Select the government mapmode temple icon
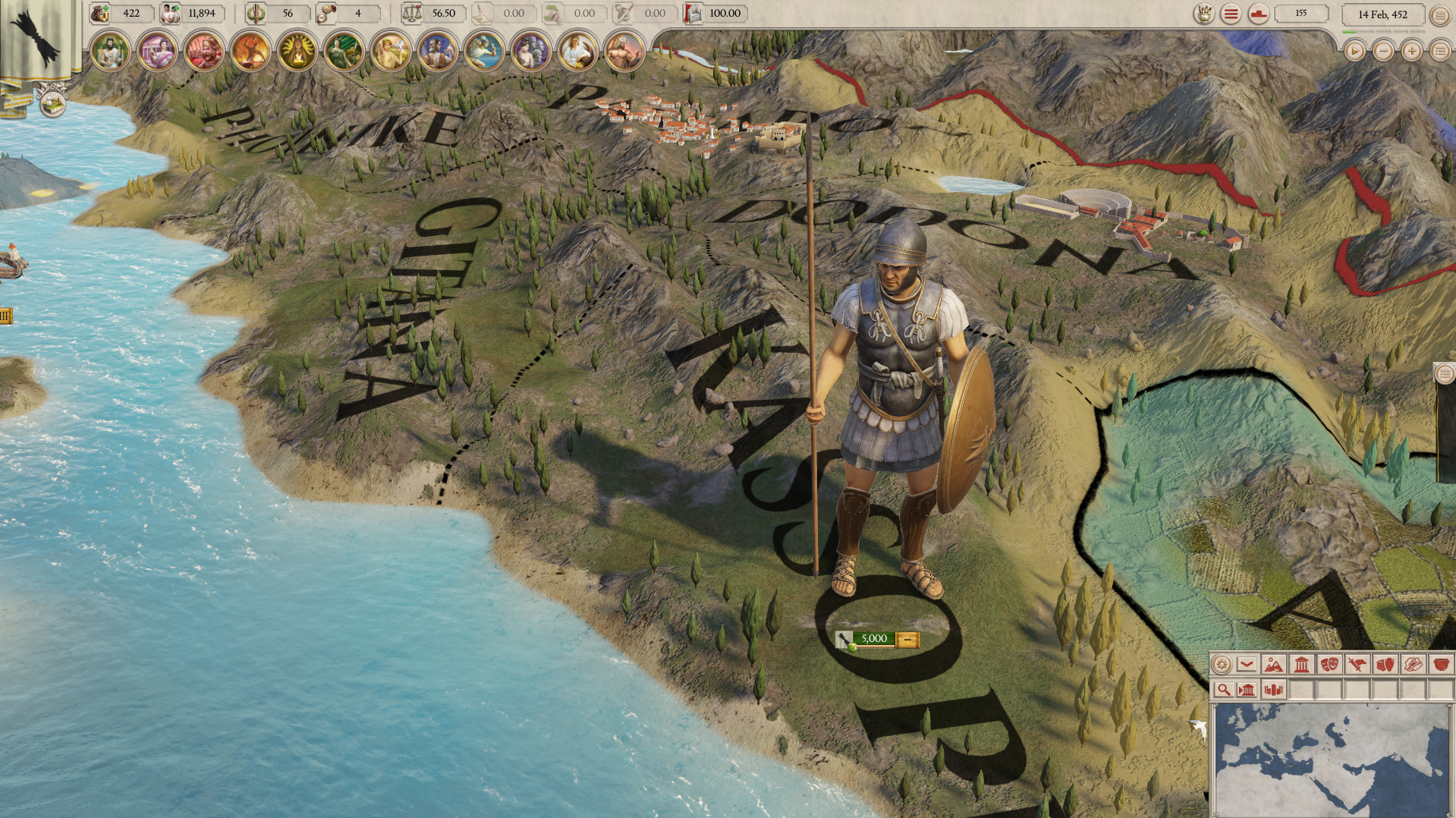Viewport: 1456px width, 818px height. tap(1302, 665)
